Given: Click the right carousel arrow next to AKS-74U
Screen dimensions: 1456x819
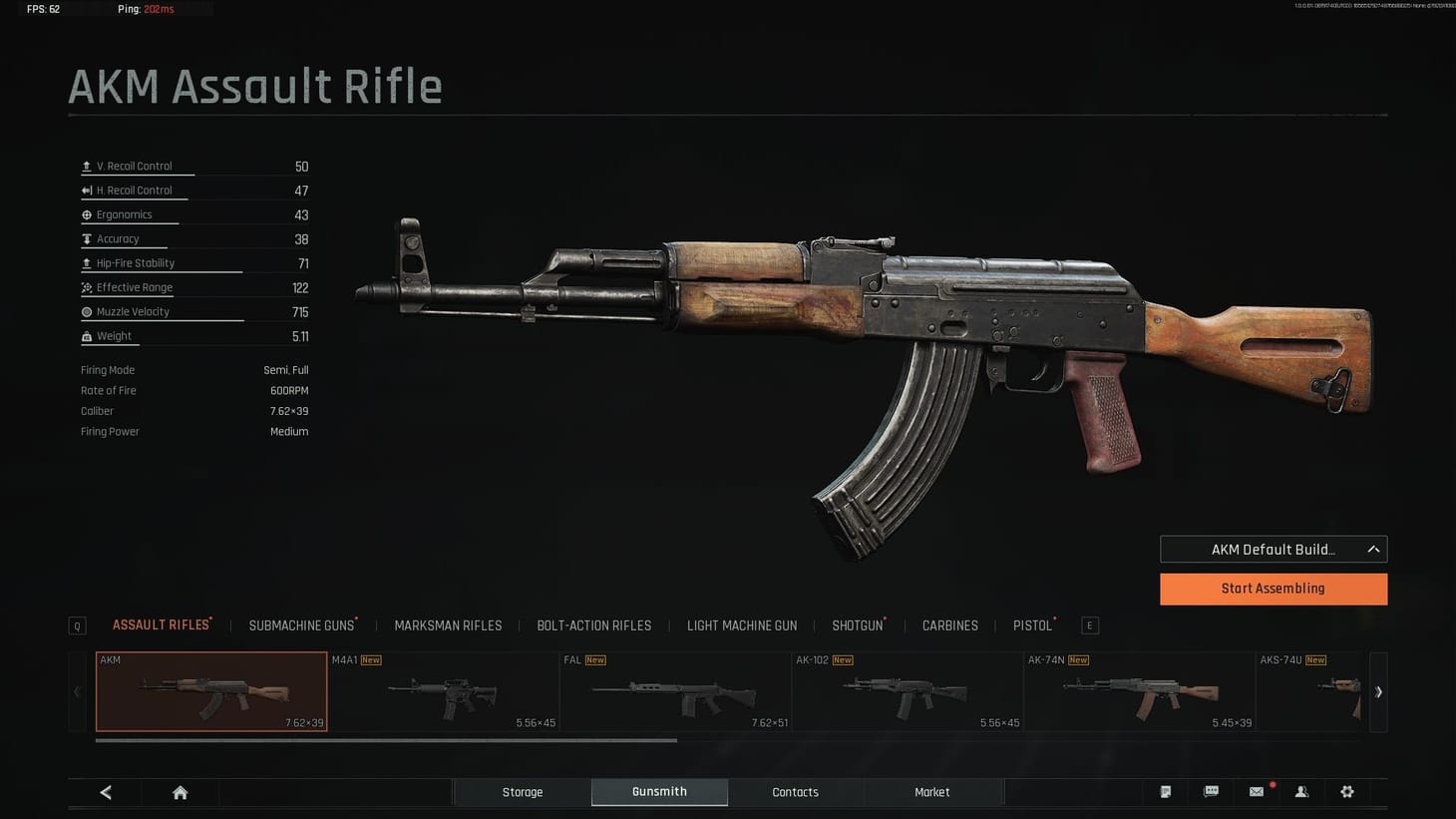Looking at the screenshot, I should pos(1380,691).
